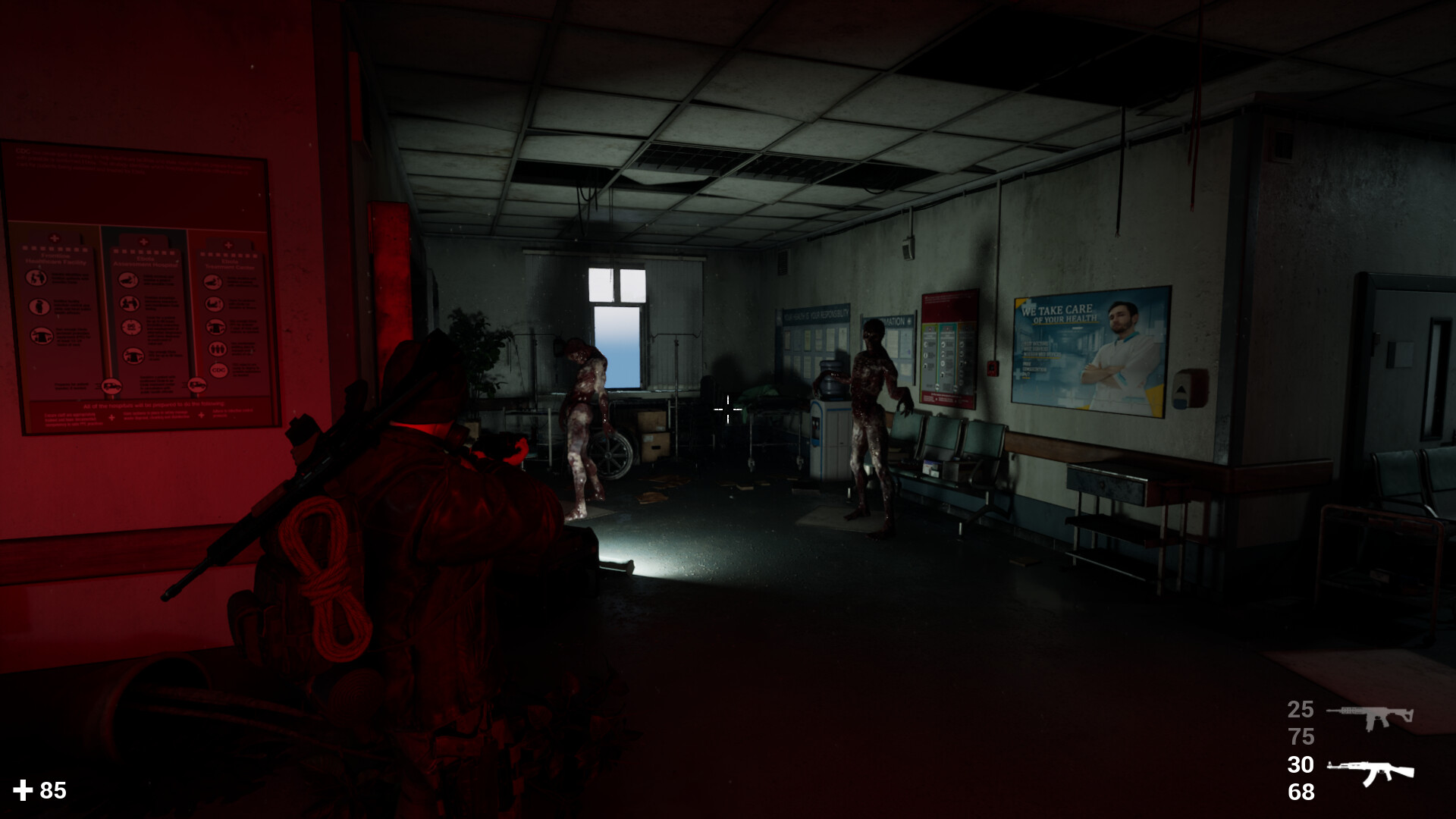The image size is (1456, 819).
Task: Click the crosshair at screen center
Action: [727, 409]
